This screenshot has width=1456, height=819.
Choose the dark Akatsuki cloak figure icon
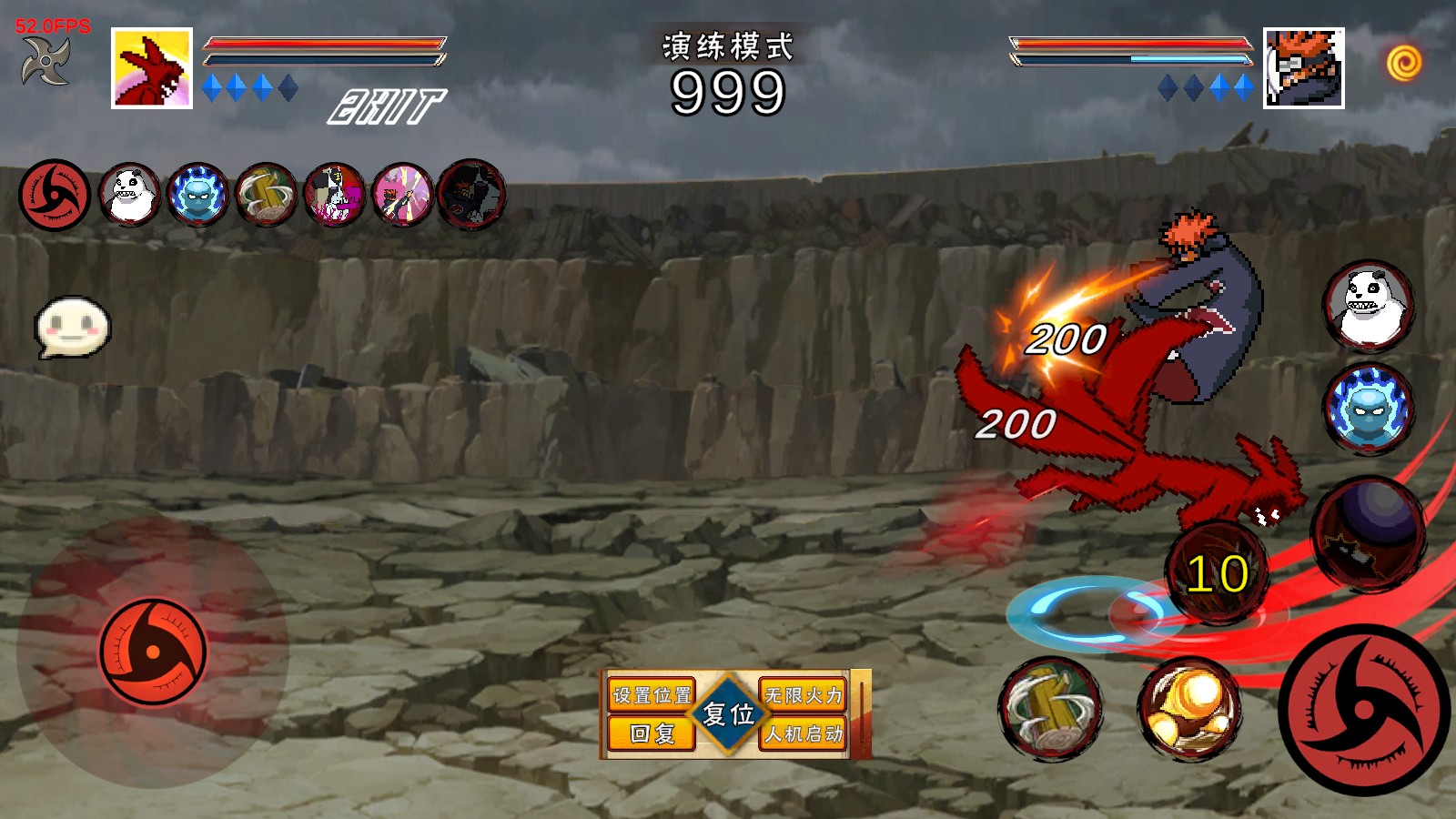(x=470, y=195)
